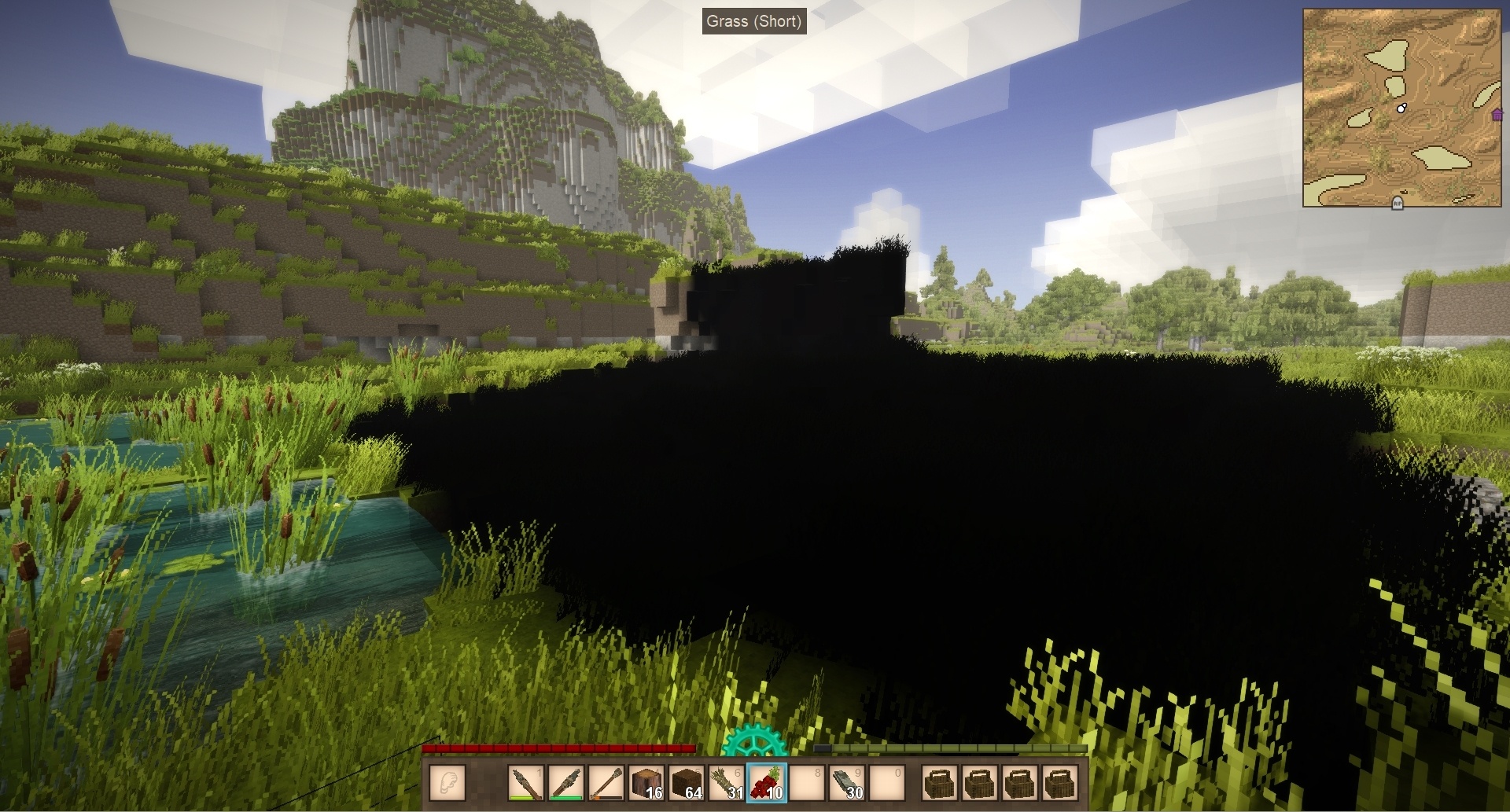1510x812 pixels.
Task: Click the RIP gravestone marker on minimap
Action: pyautogui.click(x=1398, y=203)
